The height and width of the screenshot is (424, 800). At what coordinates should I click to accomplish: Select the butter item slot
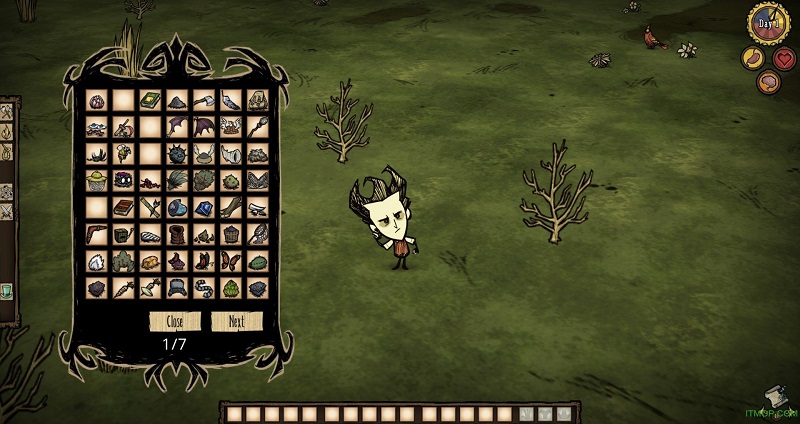click(150, 262)
